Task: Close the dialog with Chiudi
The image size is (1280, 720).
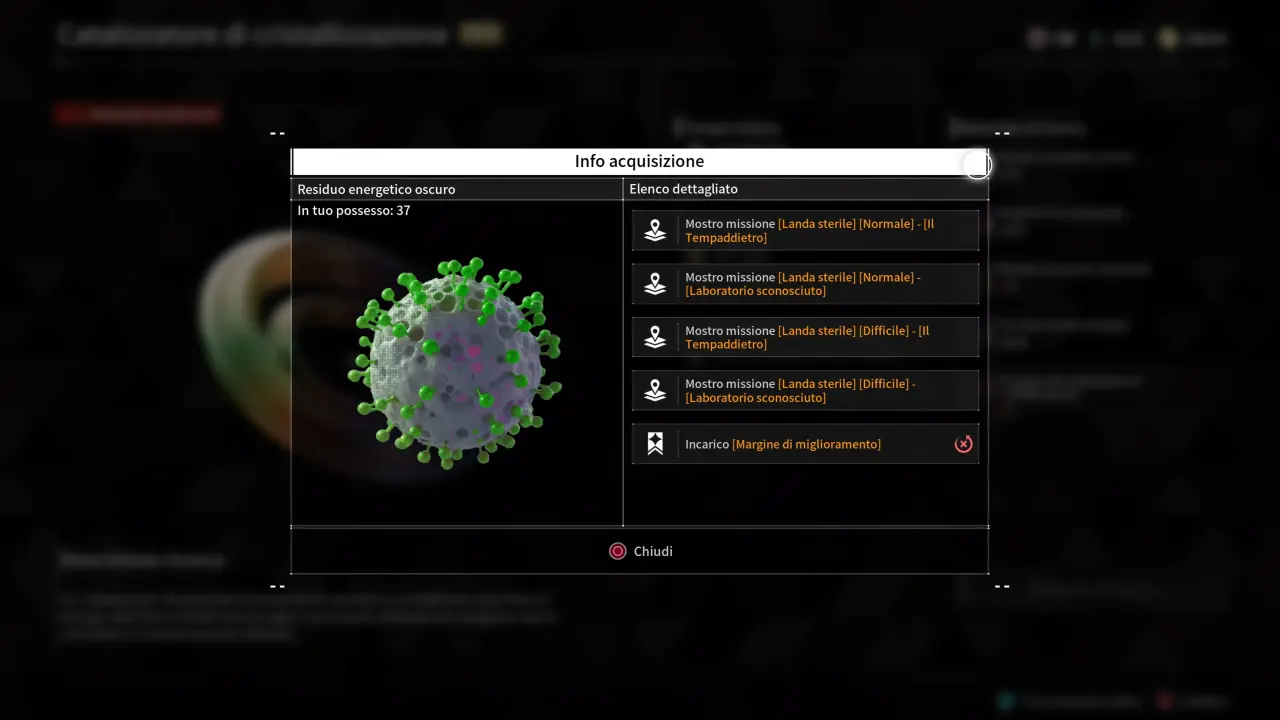Action: 640,551
